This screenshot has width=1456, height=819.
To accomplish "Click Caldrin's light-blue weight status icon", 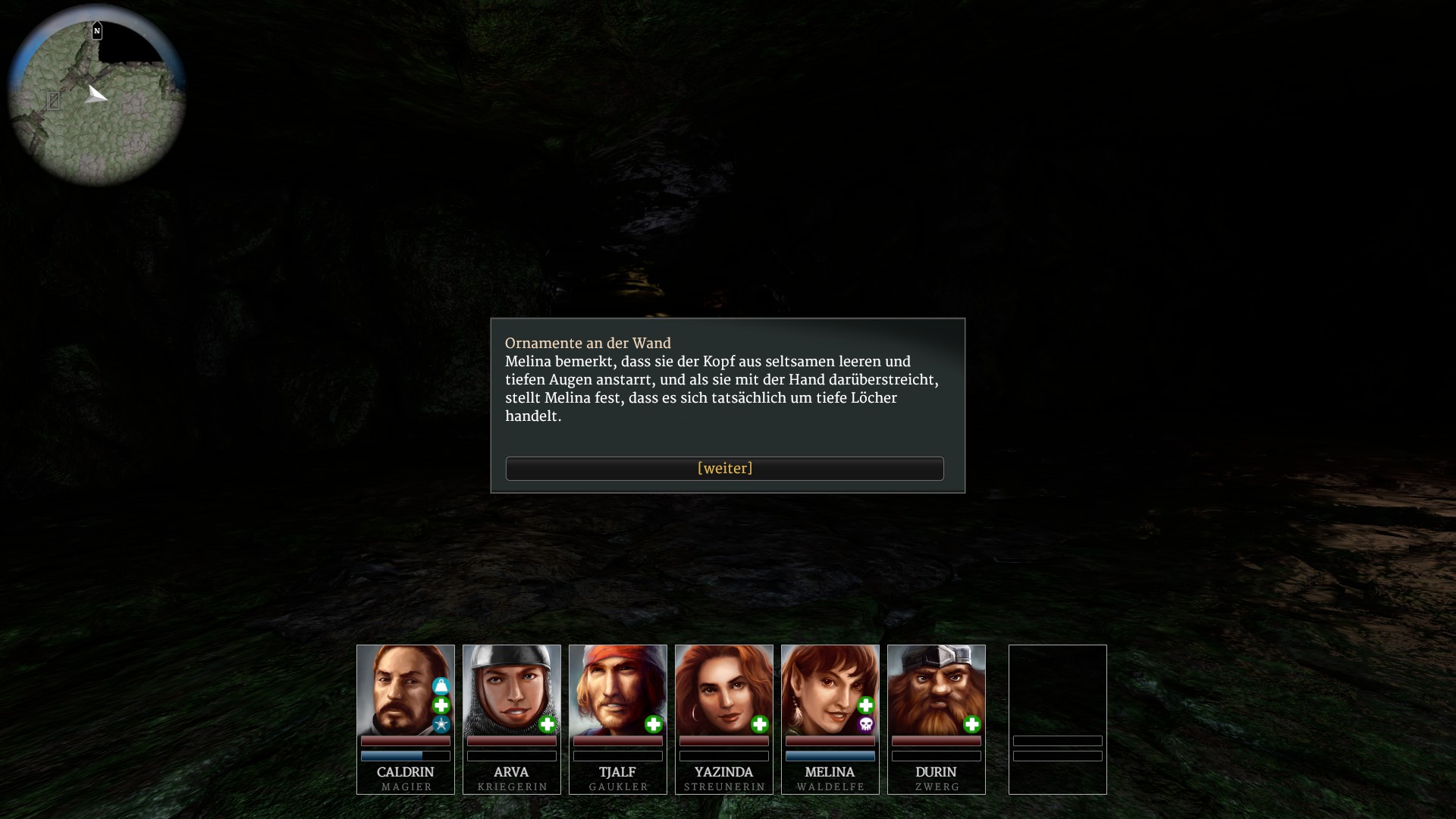I will (441, 686).
